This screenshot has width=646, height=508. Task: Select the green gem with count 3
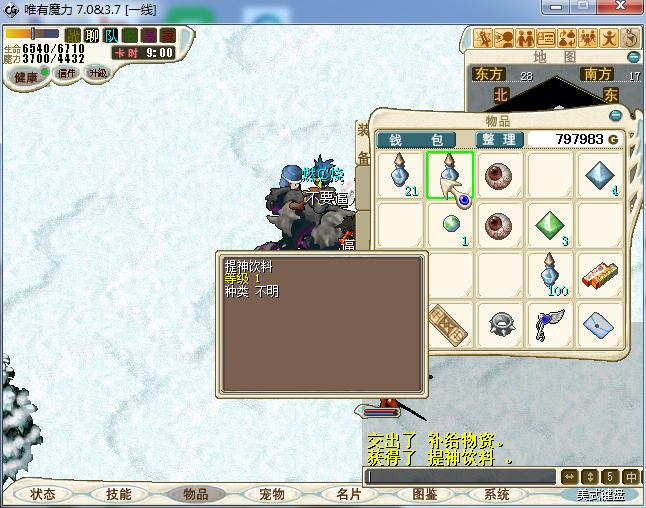click(x=551, y=226)
